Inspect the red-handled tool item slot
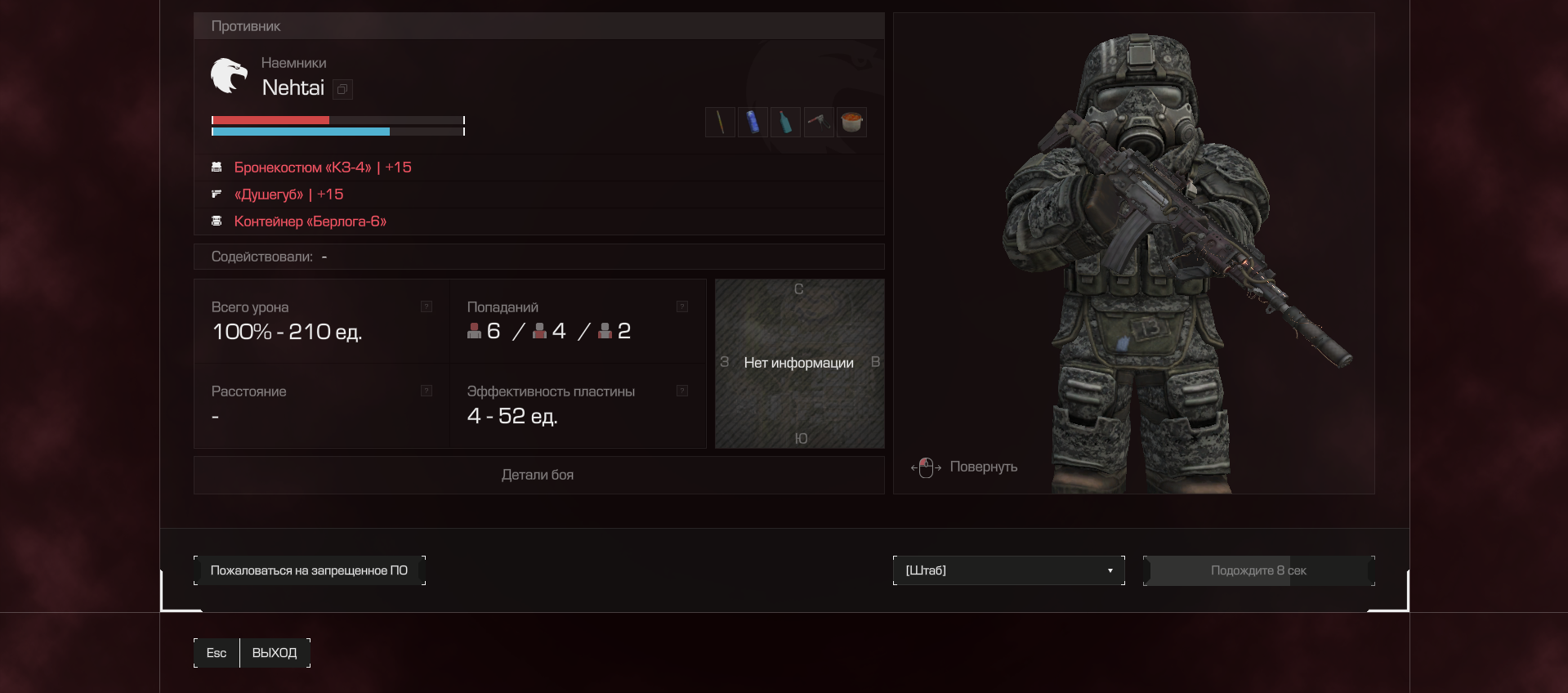 (x=819, y=123)
